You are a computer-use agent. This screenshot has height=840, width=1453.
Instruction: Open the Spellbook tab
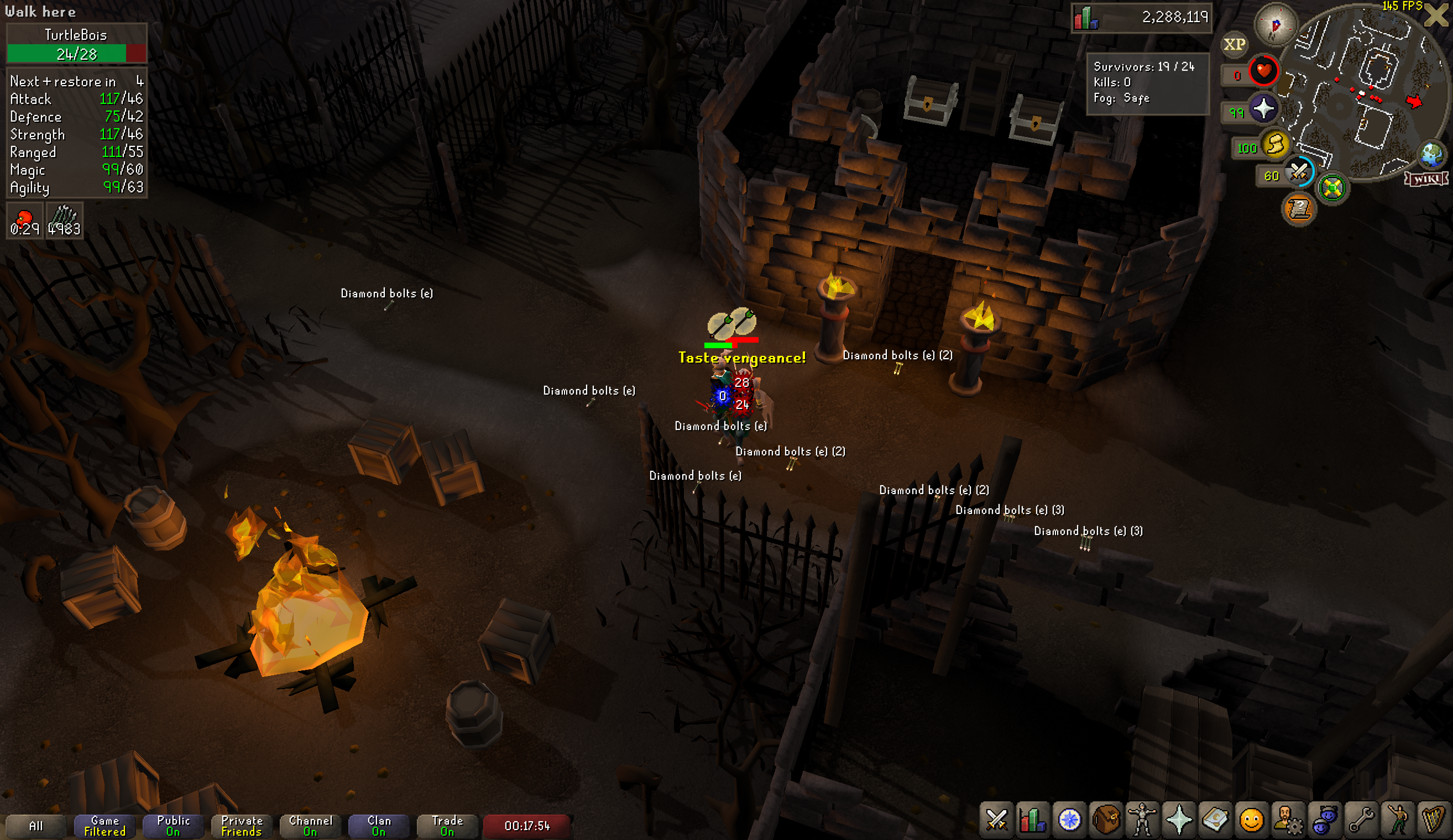tap(1215, 819)
